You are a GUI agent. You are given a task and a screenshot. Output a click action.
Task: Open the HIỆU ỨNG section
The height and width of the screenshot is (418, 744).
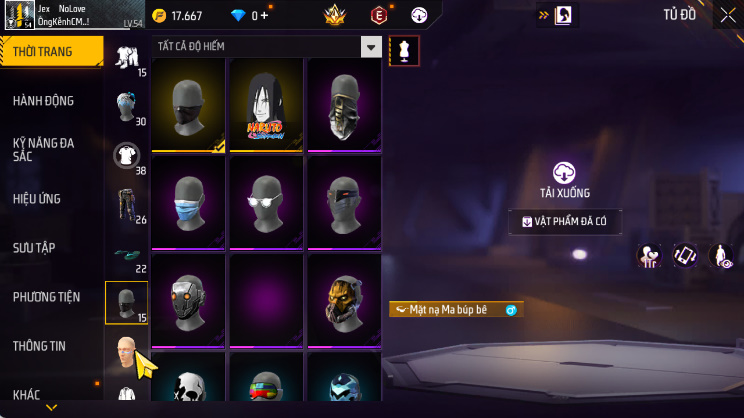38,199
